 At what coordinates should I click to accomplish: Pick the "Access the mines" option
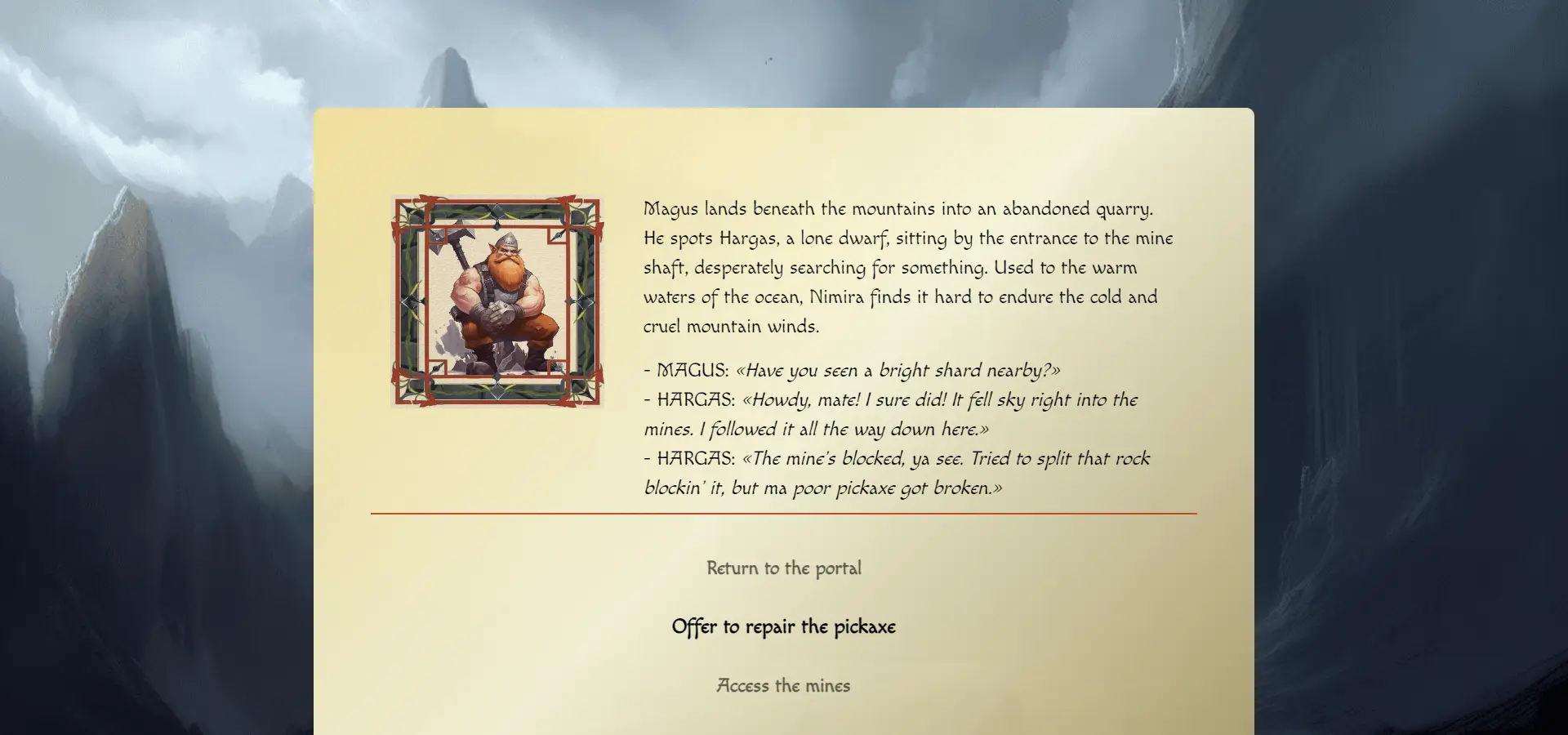point(783,686)
